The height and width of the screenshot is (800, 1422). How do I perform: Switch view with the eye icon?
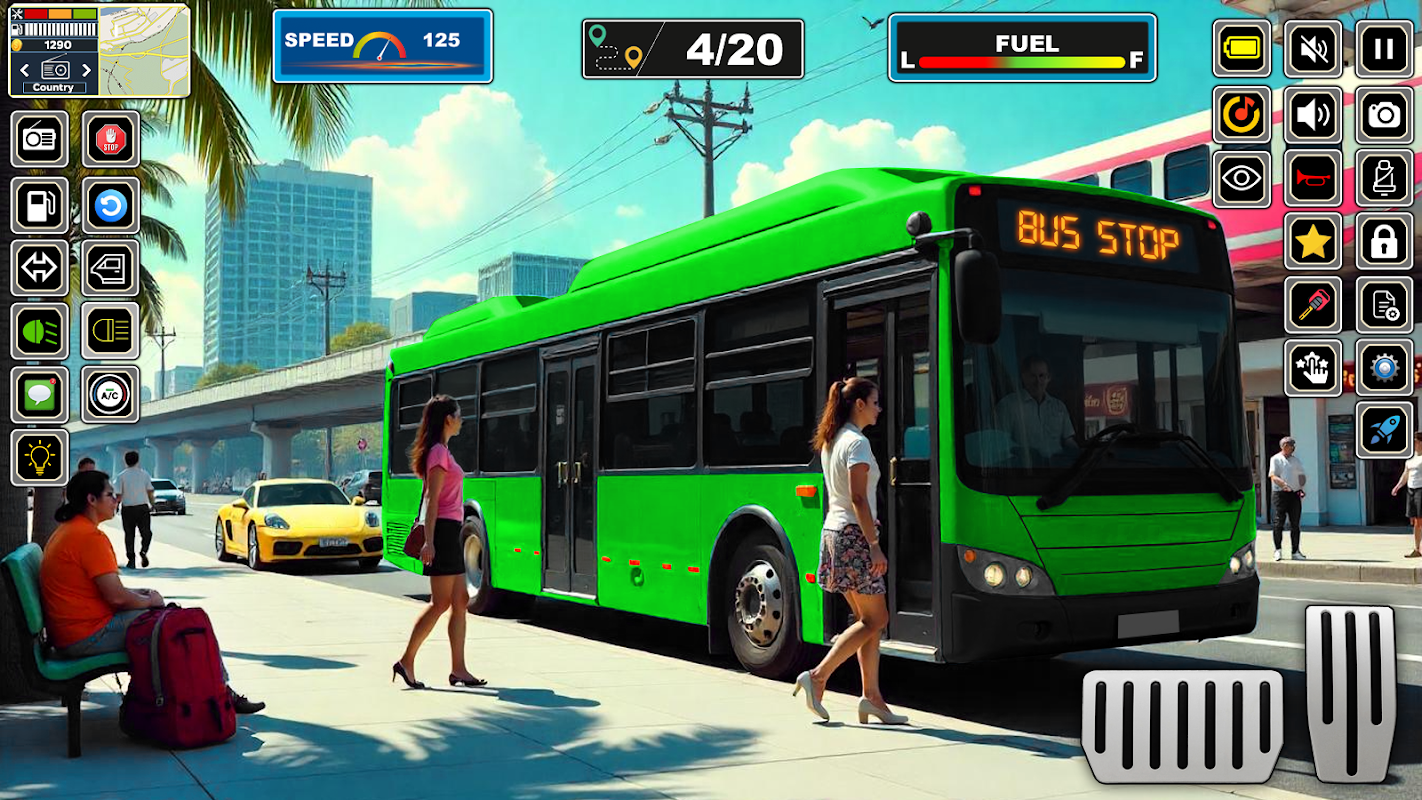pyautogui.click(x=1241, y=179)
